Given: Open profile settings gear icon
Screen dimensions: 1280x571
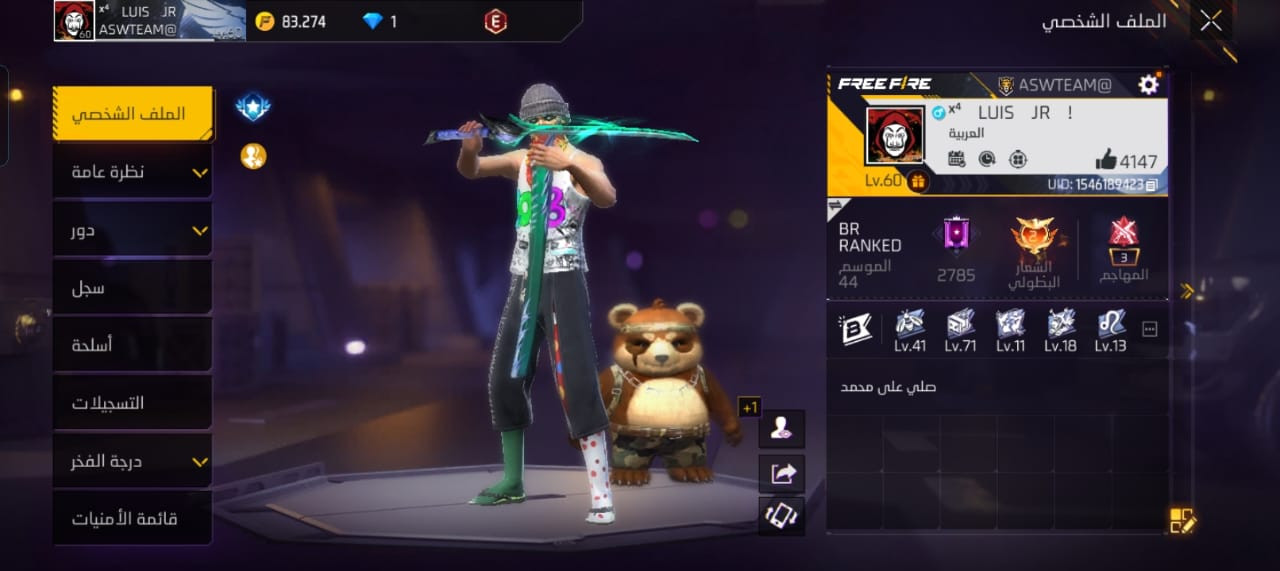Looking at the screenshot, I should tap(1148, 85).
